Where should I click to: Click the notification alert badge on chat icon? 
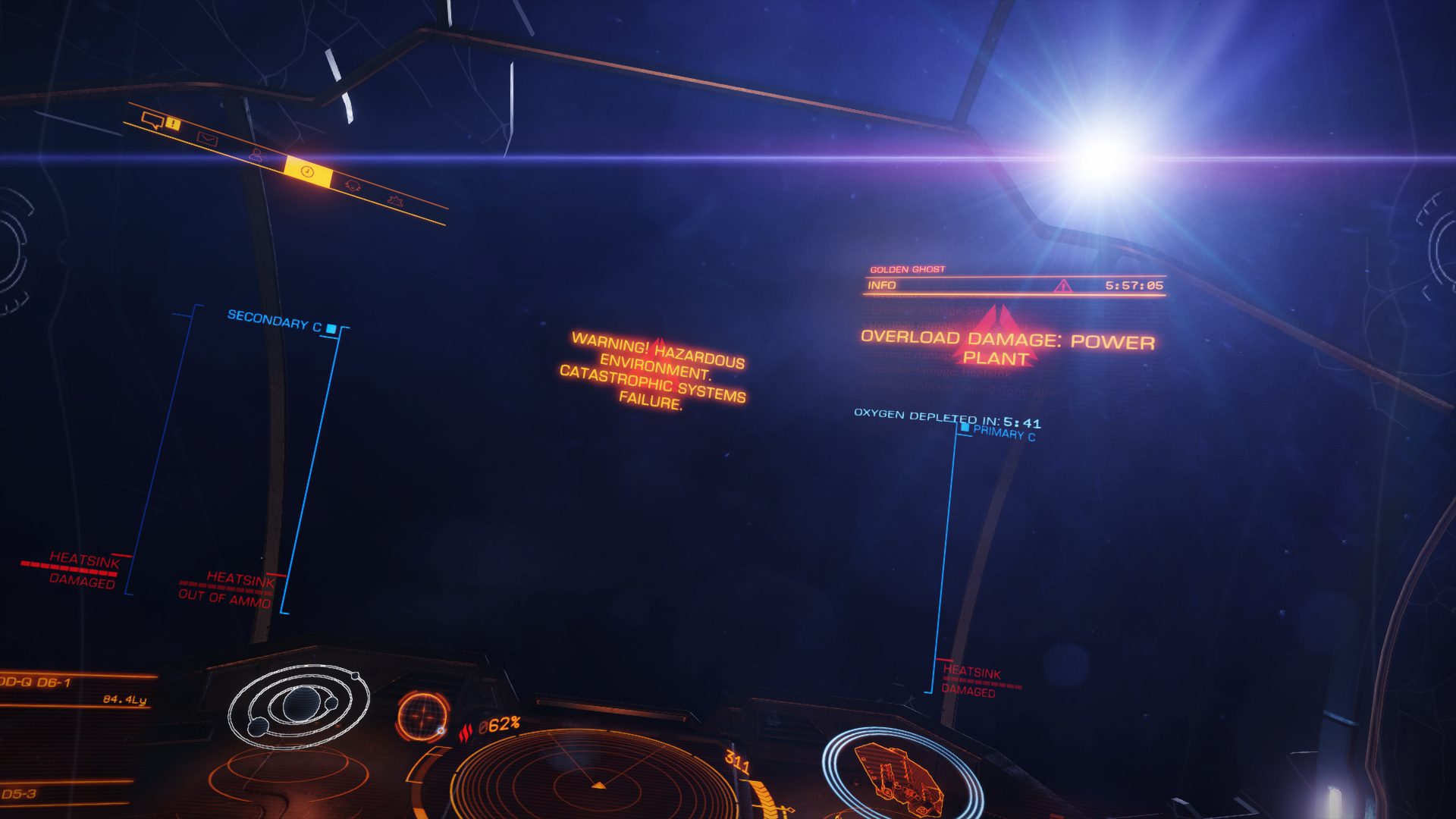[172, 124]
